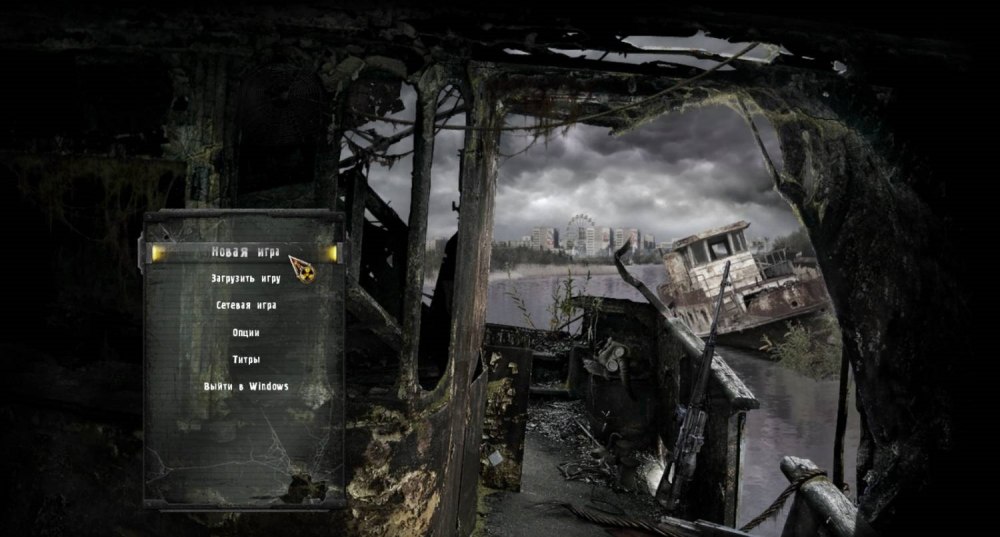
Task: Show the Титры credits
Action: (x=245, y=359)
